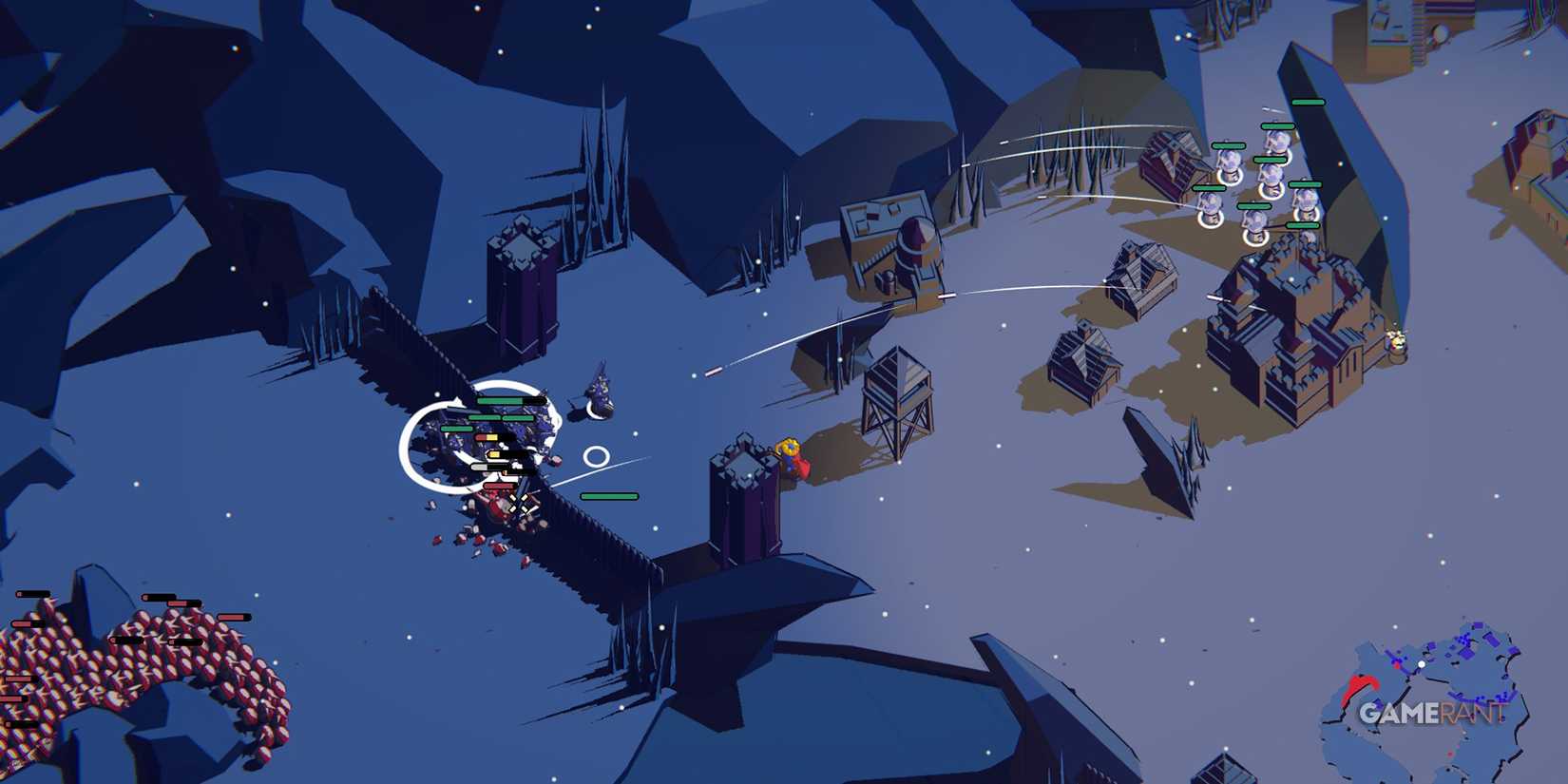1568x784 pixels.
Task: Click the full green health bar near the wall
Action: [608, 495]
